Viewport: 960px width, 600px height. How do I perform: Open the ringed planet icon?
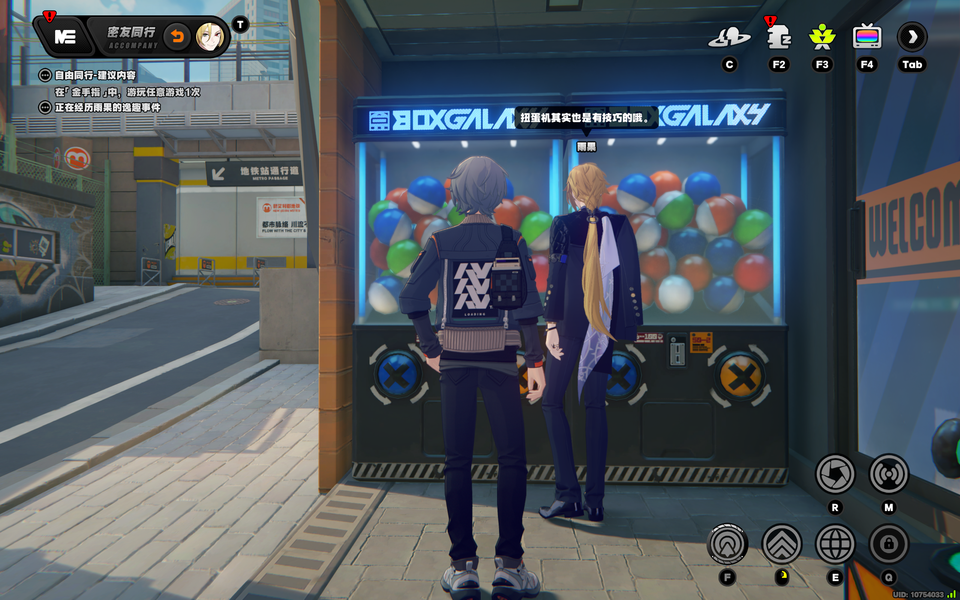729,38
